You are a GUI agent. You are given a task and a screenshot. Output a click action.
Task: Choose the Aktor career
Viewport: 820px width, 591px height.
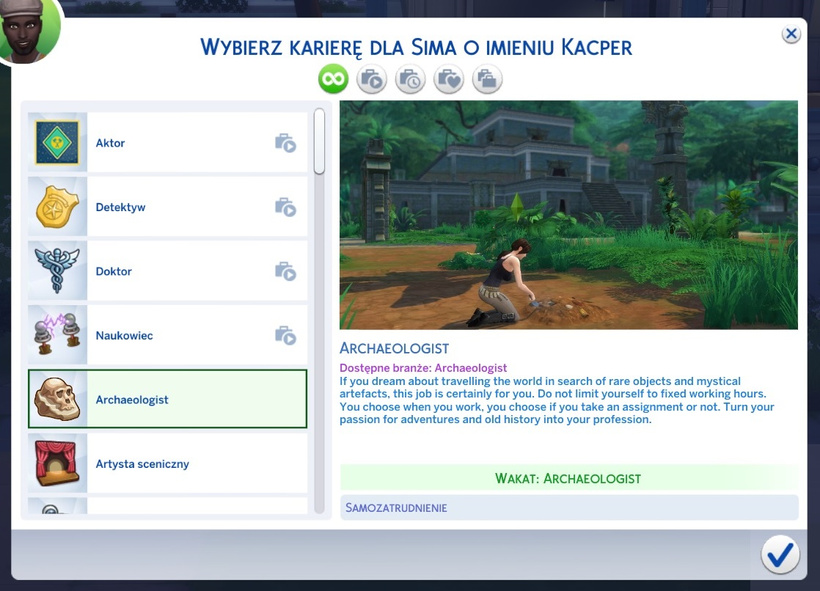tap(167, 143)
